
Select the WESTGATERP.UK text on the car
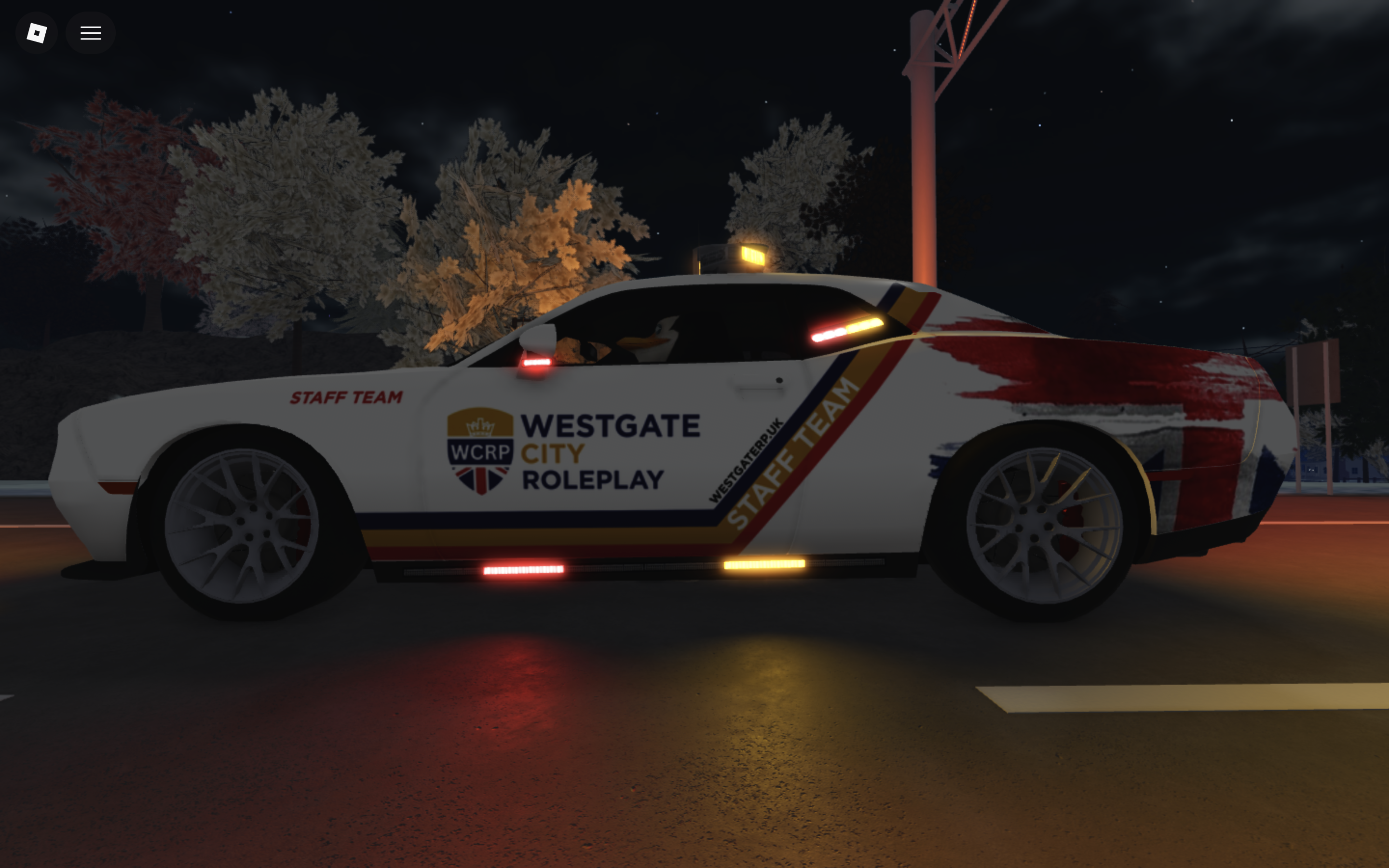746,459
